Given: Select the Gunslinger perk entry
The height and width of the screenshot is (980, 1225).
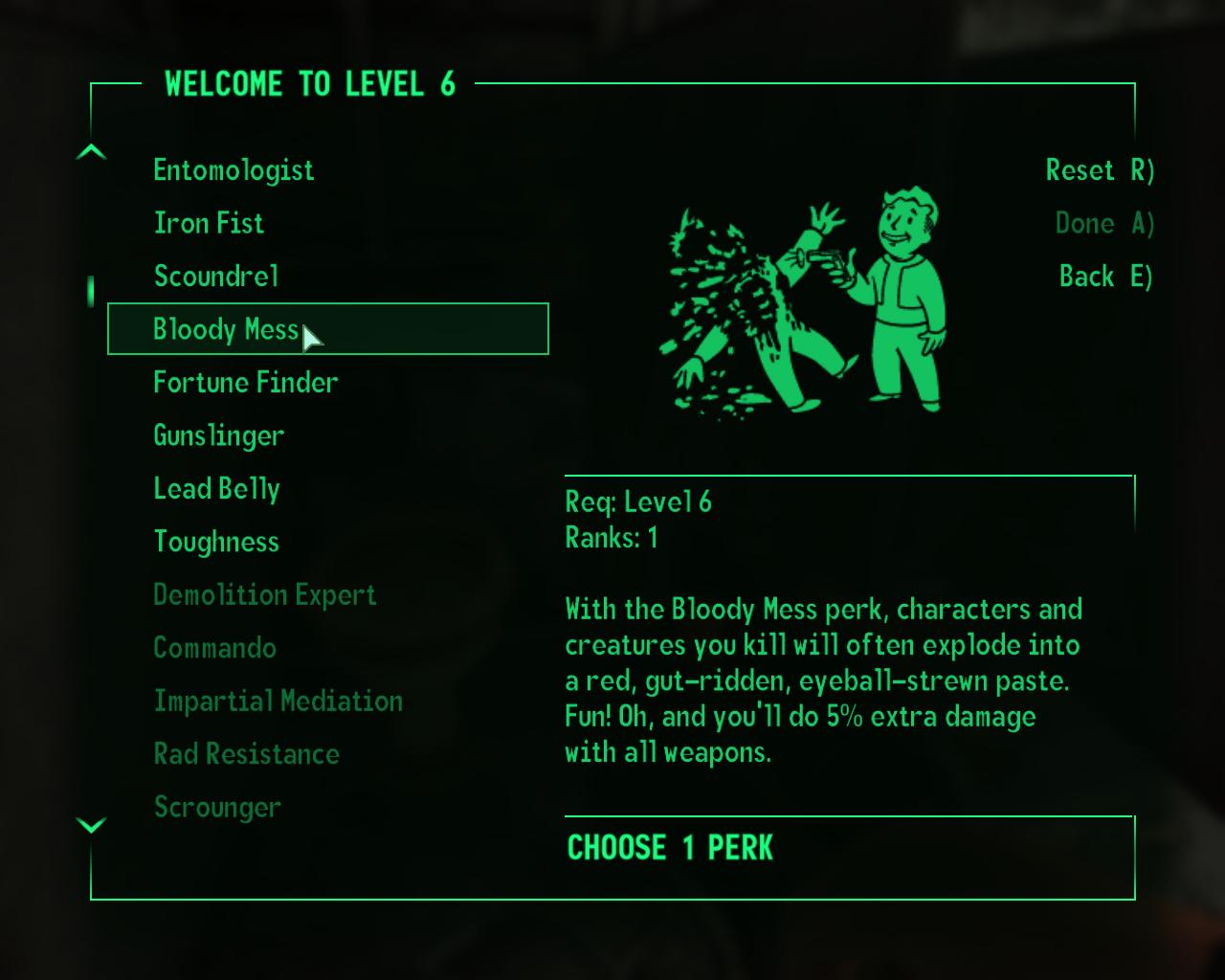Looking at the screenshot, I should click(219, 436).
